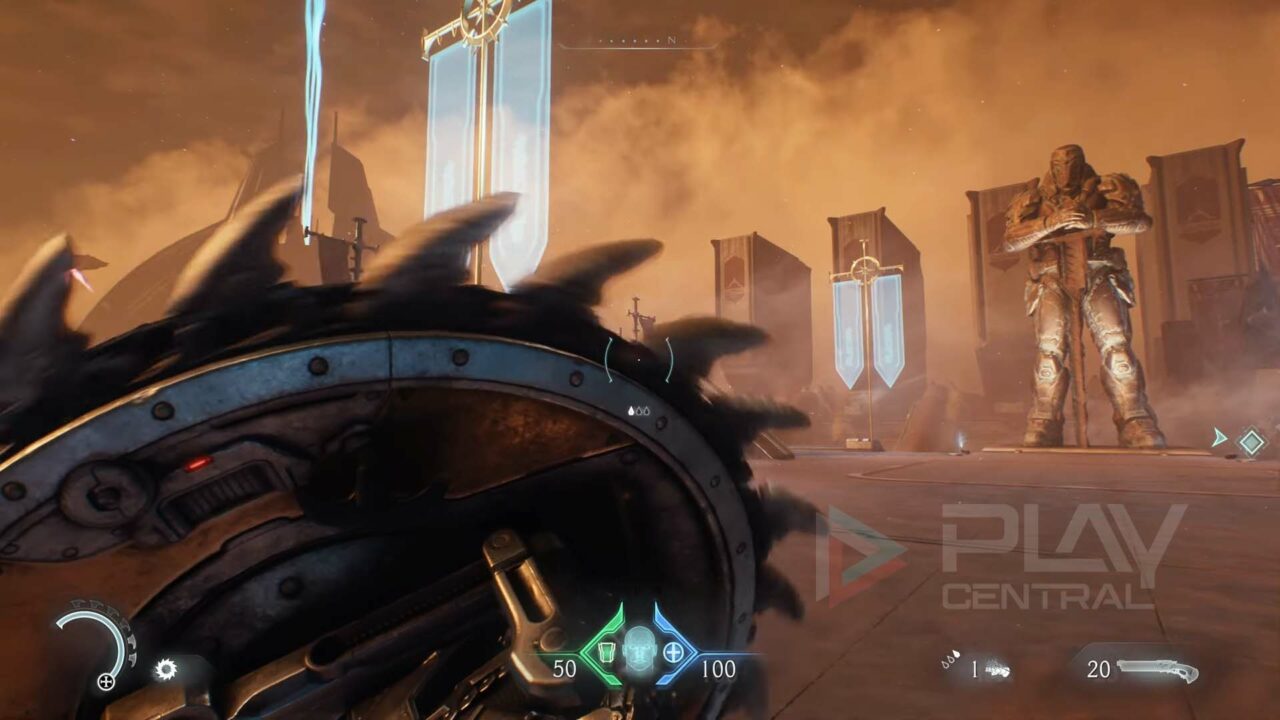
Task: Click the secondary weapon icon beside the 1
Action: (997, 669)
